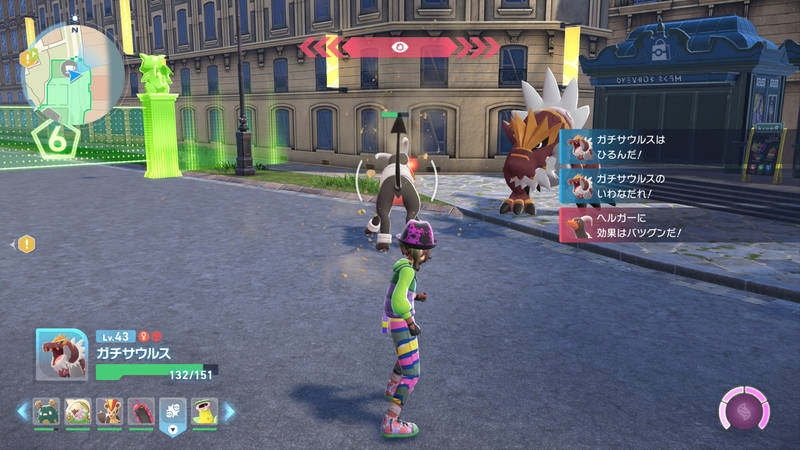
Task: Select the orange exclamation marker on the minimap rim
Action: pyautogui.click(x=27, y=57)
